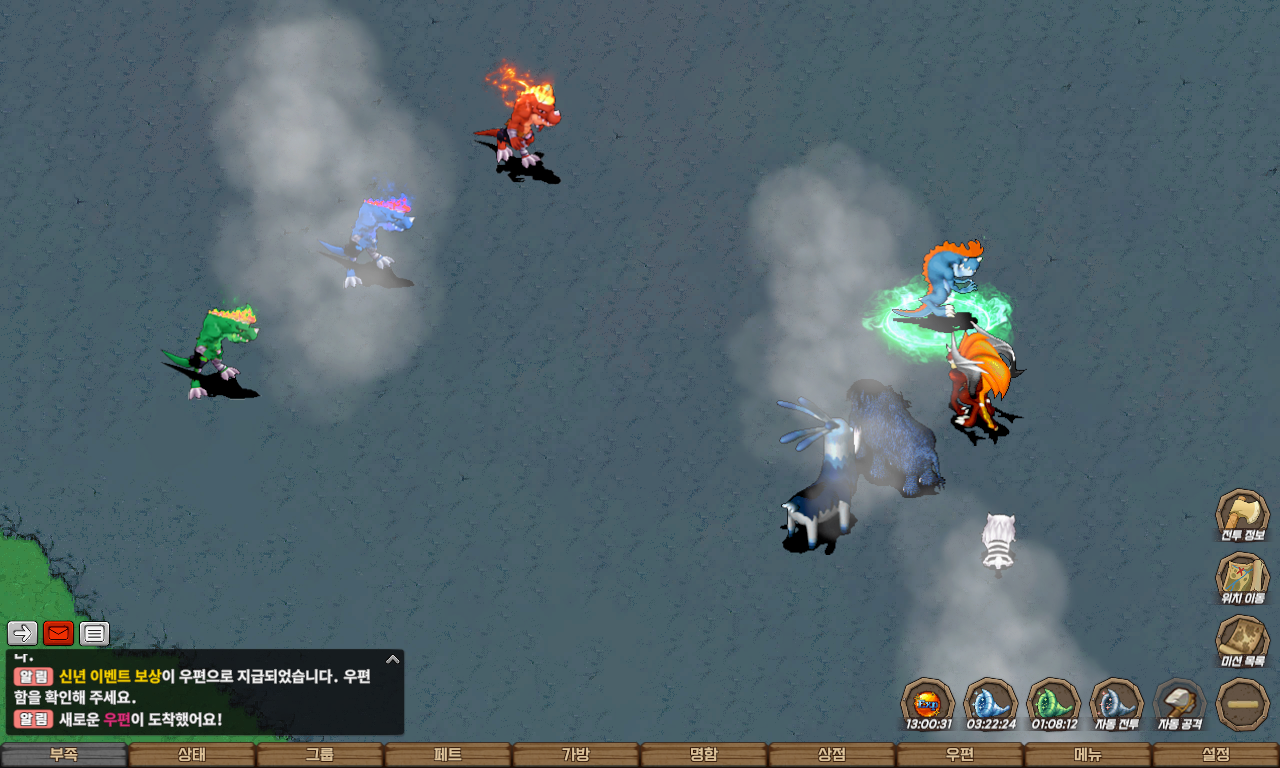
Task: Collapse the icon bar with minus button
Action: click(x=1243, y=703)
